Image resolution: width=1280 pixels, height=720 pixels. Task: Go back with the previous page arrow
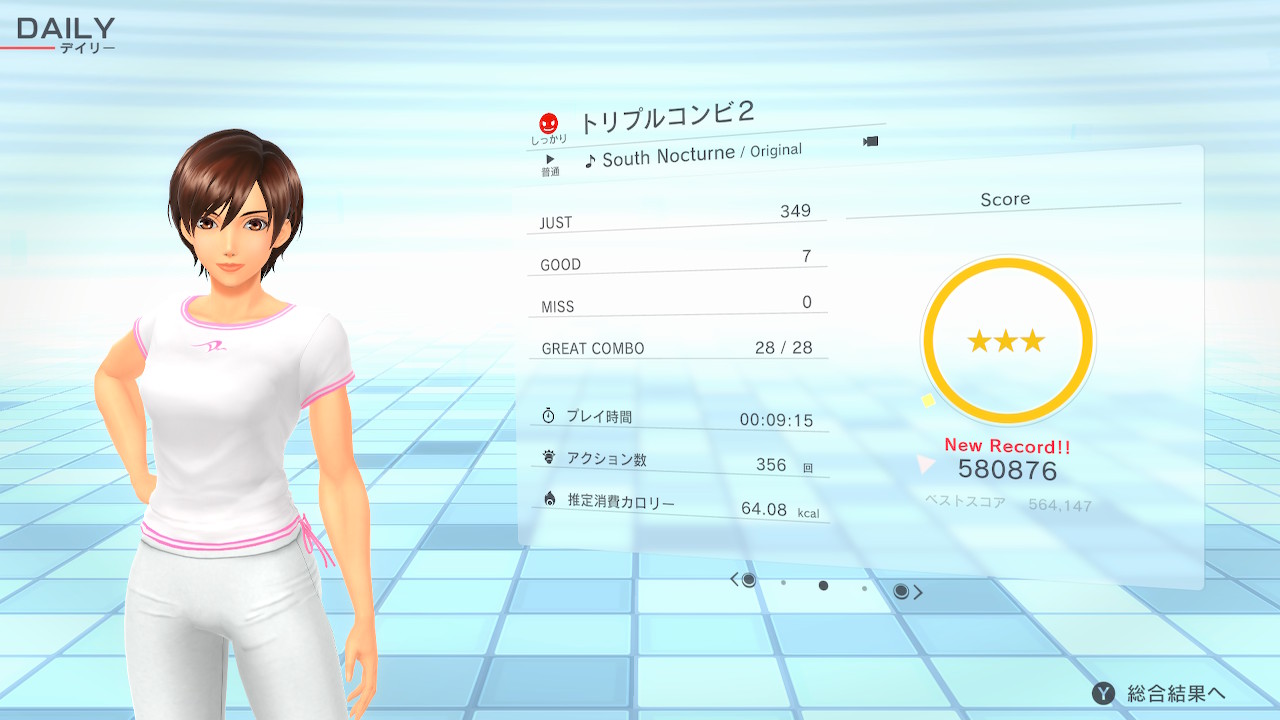tap(735, 580)
